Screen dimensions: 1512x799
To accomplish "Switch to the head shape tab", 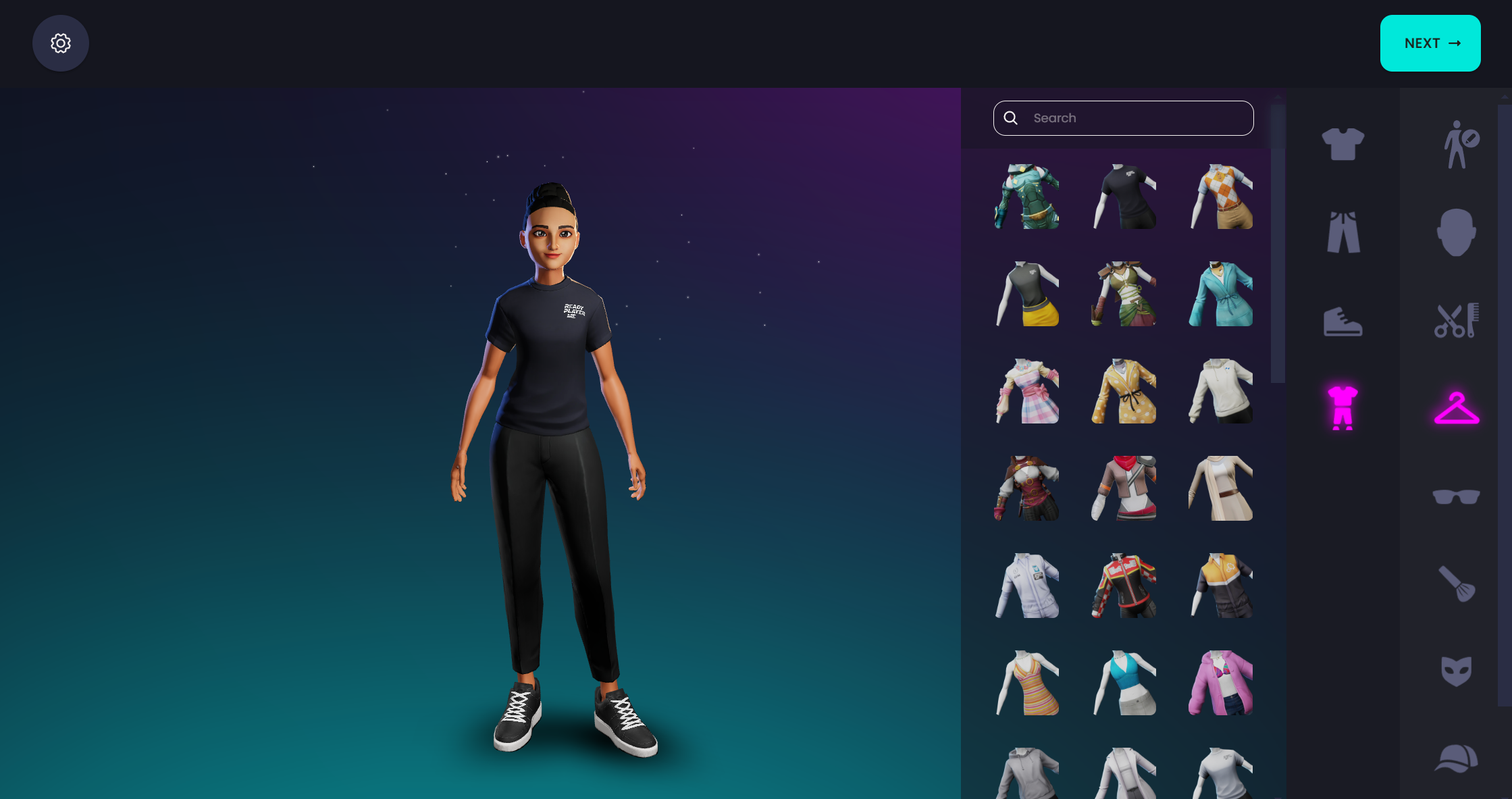I will click(x=1456, y=232).
